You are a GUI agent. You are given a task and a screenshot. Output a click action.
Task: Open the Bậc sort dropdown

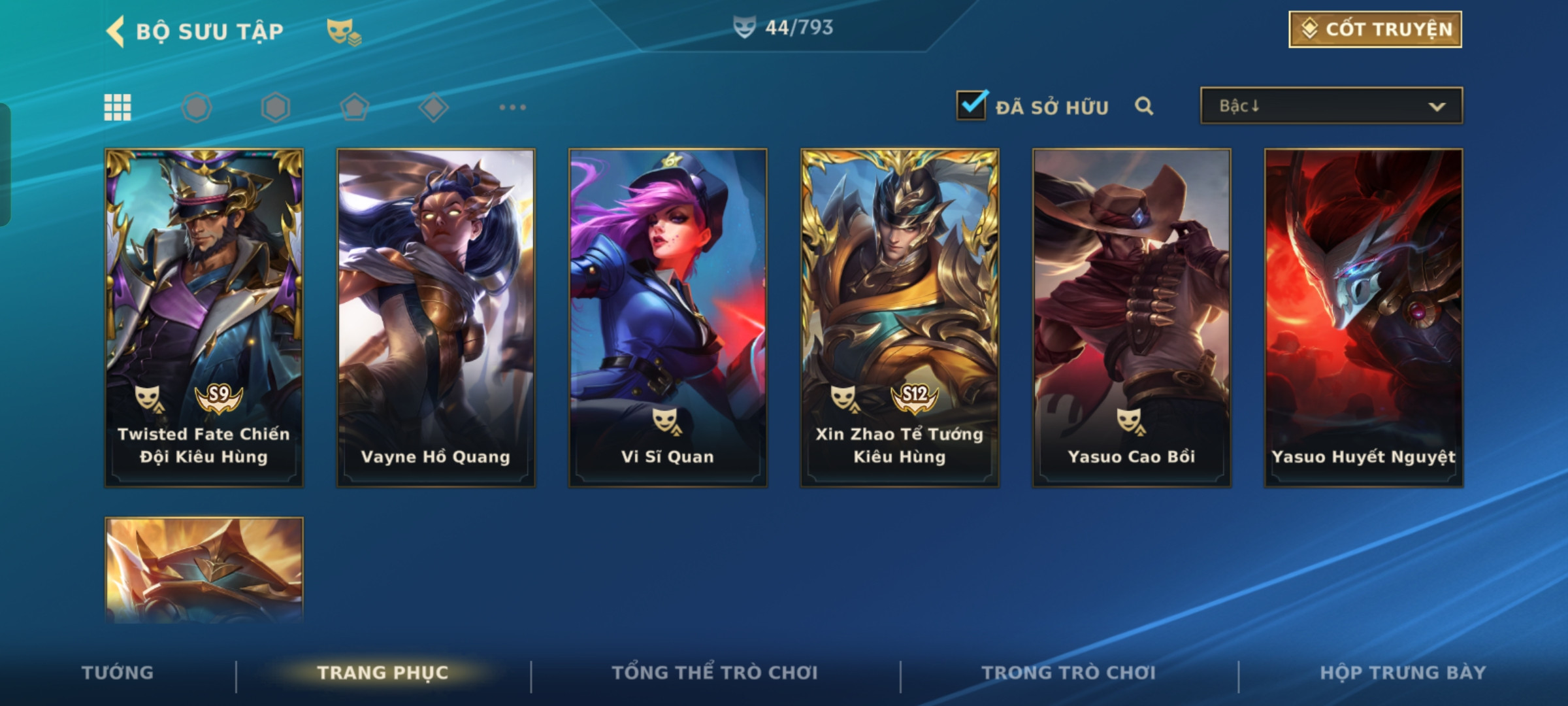1331,106
